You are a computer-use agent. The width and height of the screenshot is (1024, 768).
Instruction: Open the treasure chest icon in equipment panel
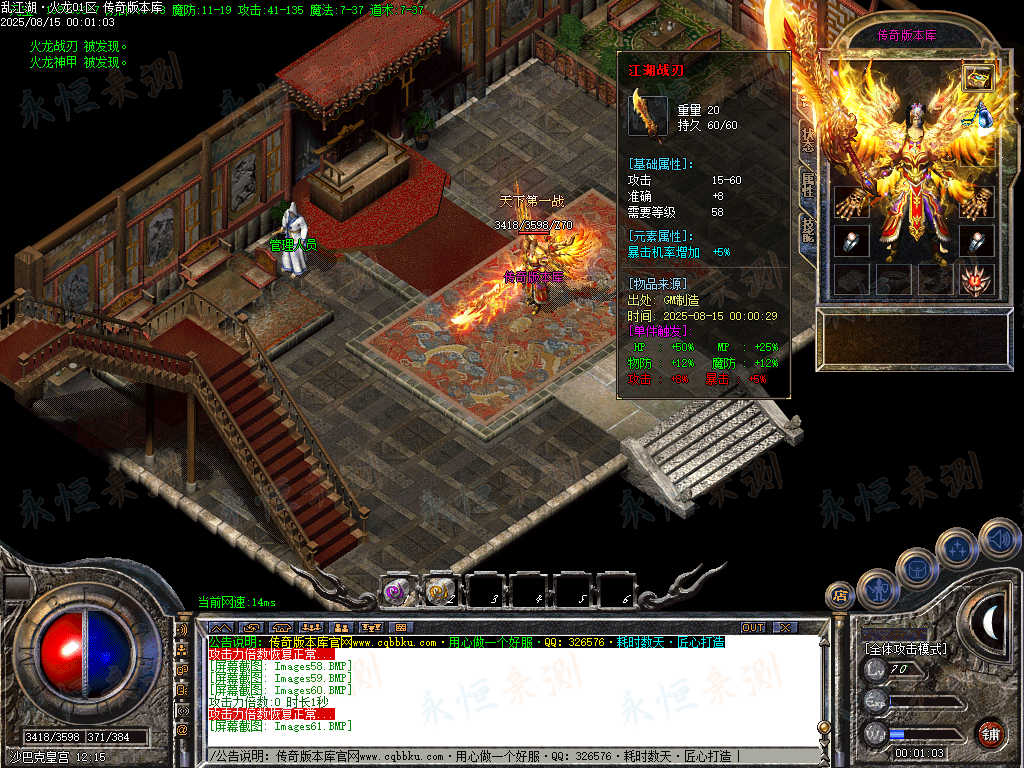(977, 77)
